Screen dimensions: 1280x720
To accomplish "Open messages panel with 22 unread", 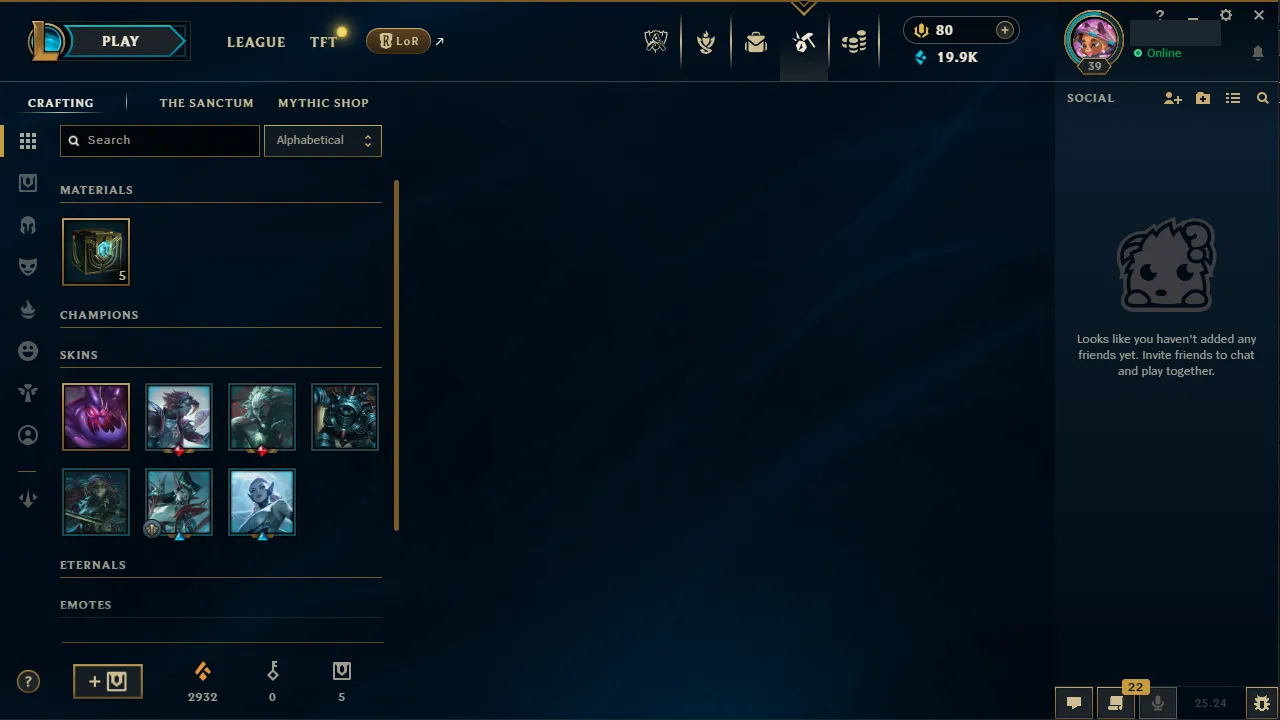I will pos(1115,703).
